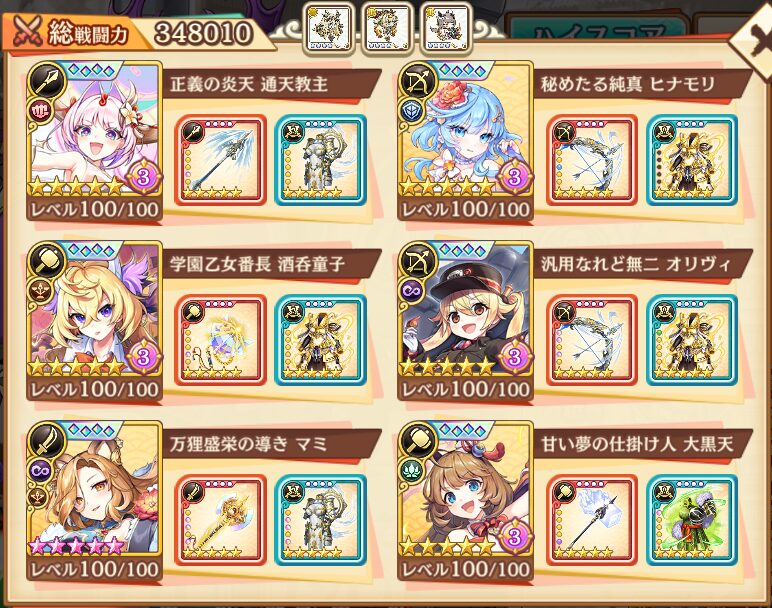Select ヒナモリ's gold armor slot

[x=691, y=160]
